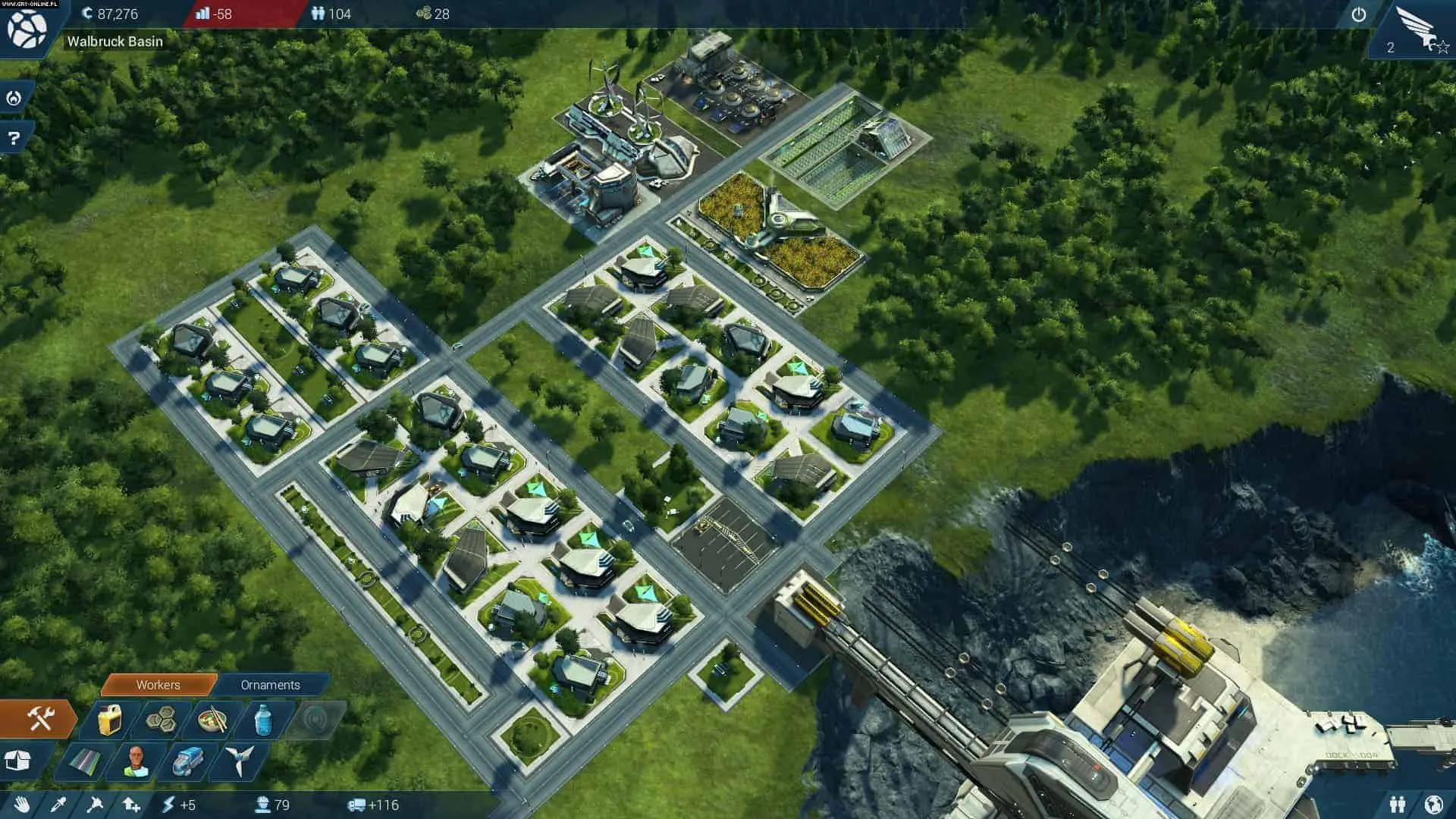Select the food bowl with chopsticks icon
Screen dimensions: 1456x819
click(213, 718)
